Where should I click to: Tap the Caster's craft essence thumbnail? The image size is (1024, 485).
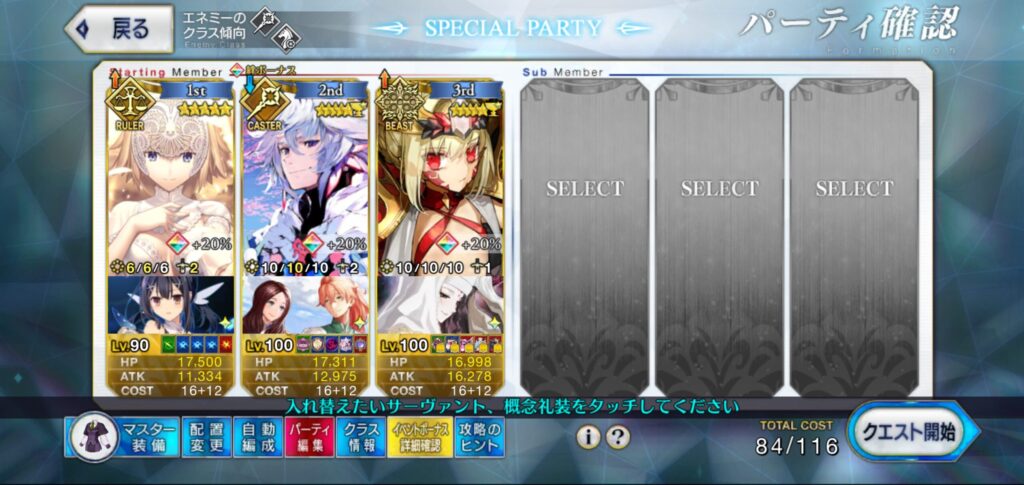[305, 306]
